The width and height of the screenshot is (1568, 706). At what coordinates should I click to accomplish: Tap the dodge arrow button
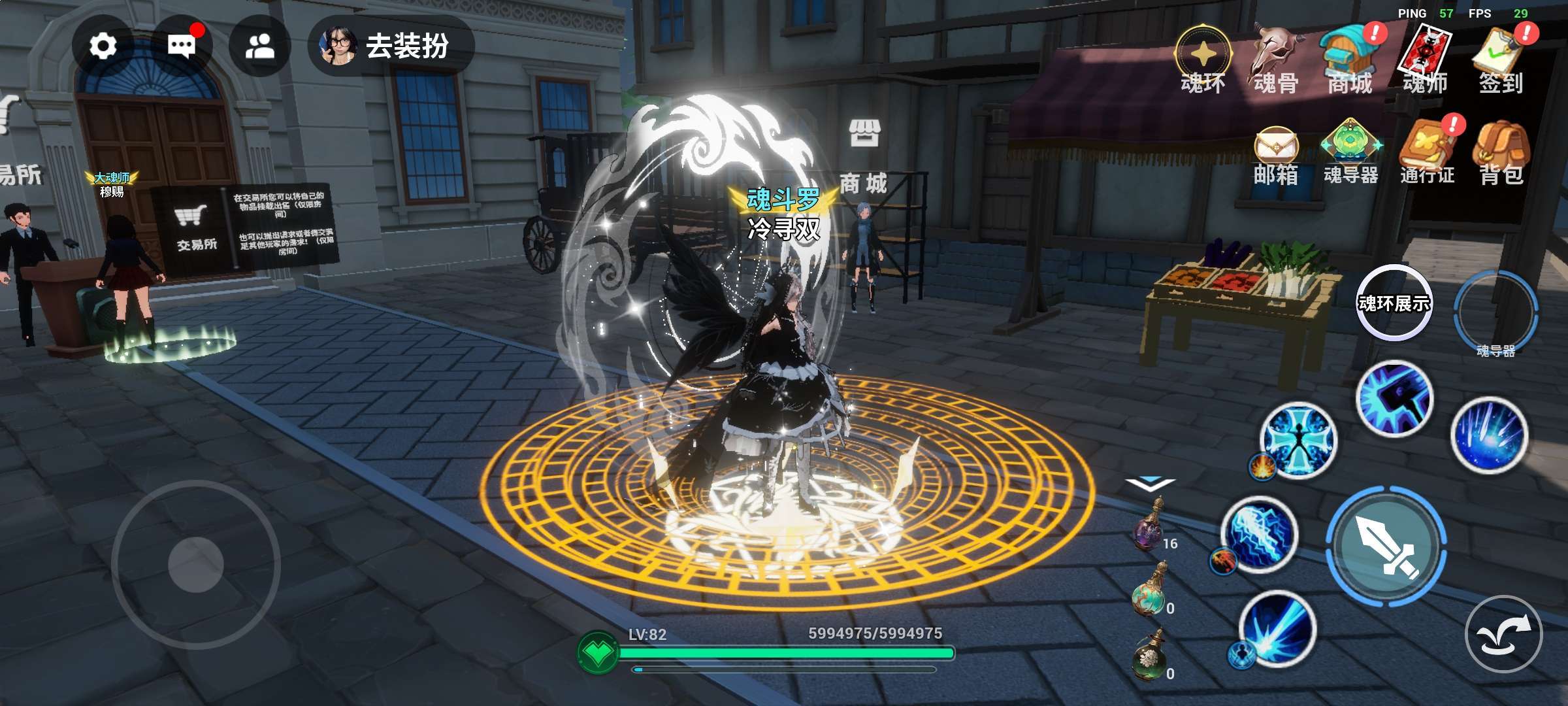coord(1503,634)
